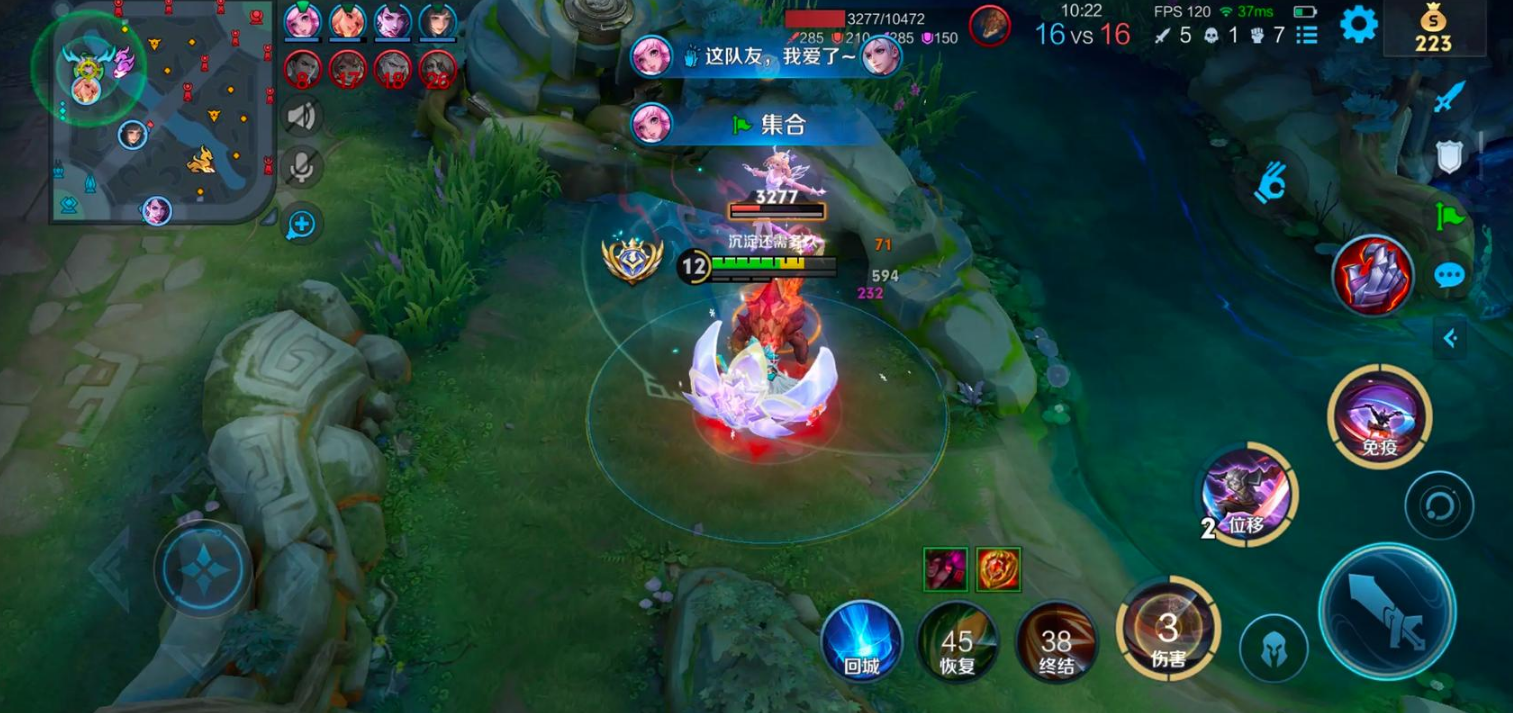The width and height of the screenshot is (1513, 713).
Task: Tap the basic attack sword button
Action: point(1386,611)
